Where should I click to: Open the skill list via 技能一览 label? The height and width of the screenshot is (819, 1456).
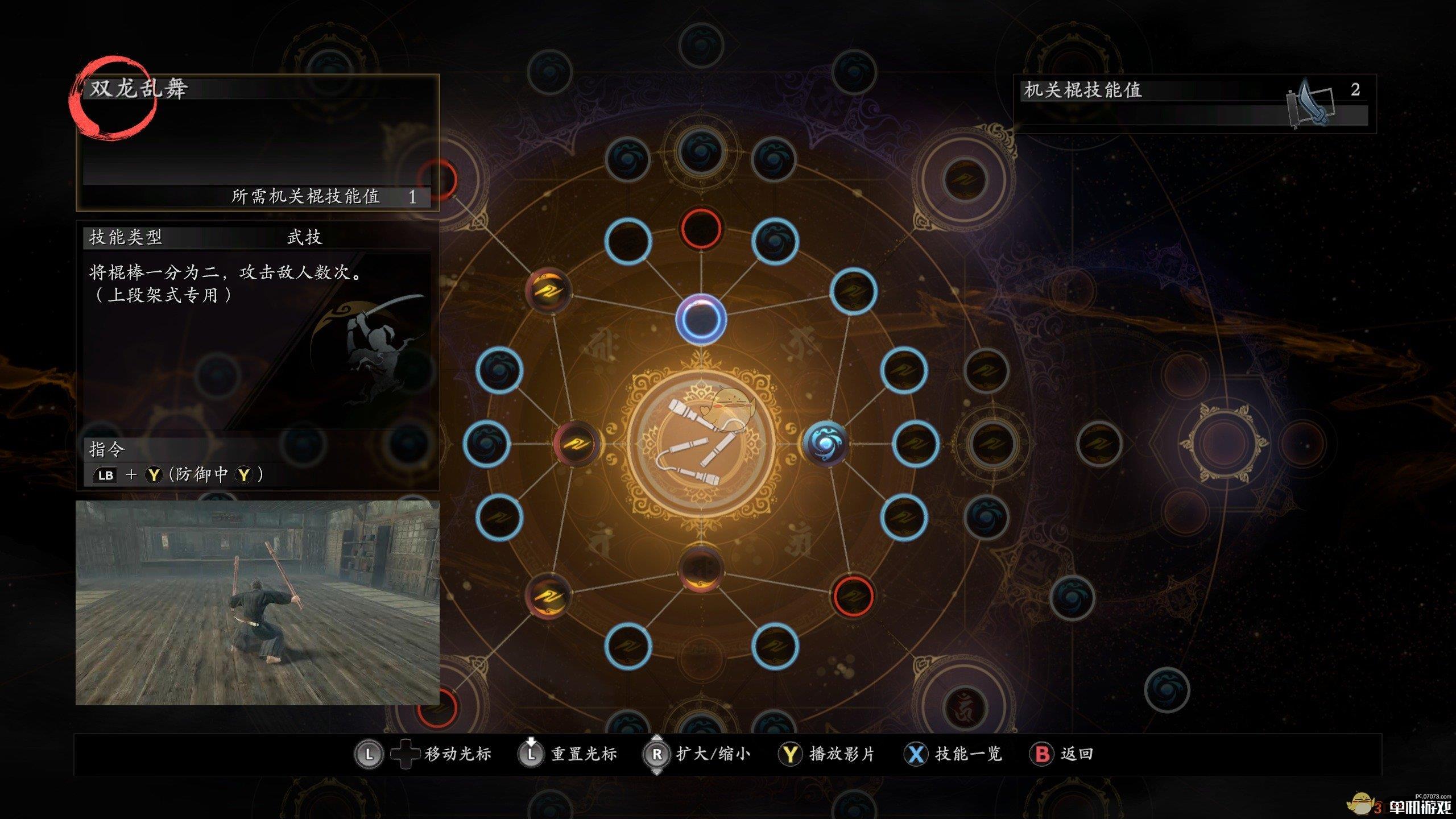pos(968,754)
